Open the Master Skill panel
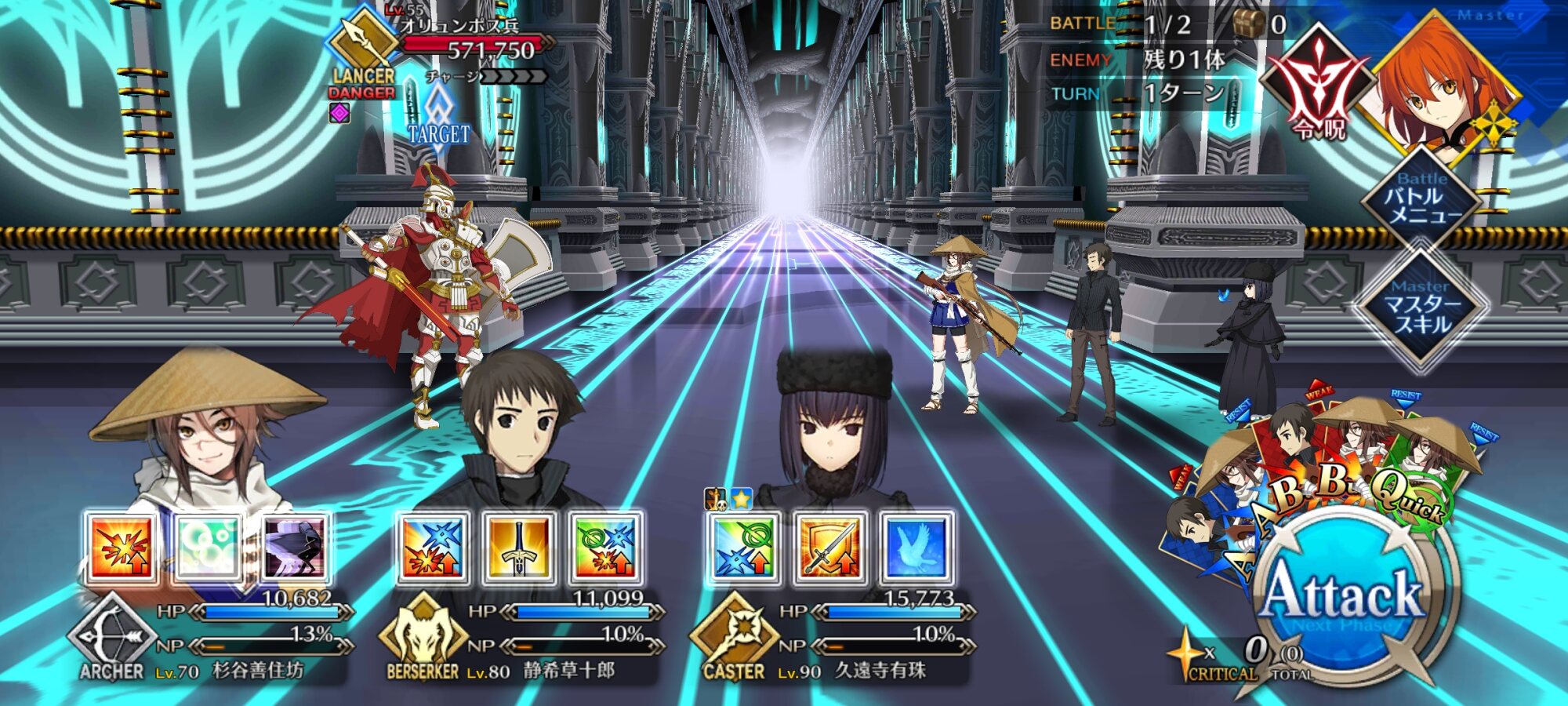Viewport: 1568px width, 706px height. click(x=1422, y=308)
